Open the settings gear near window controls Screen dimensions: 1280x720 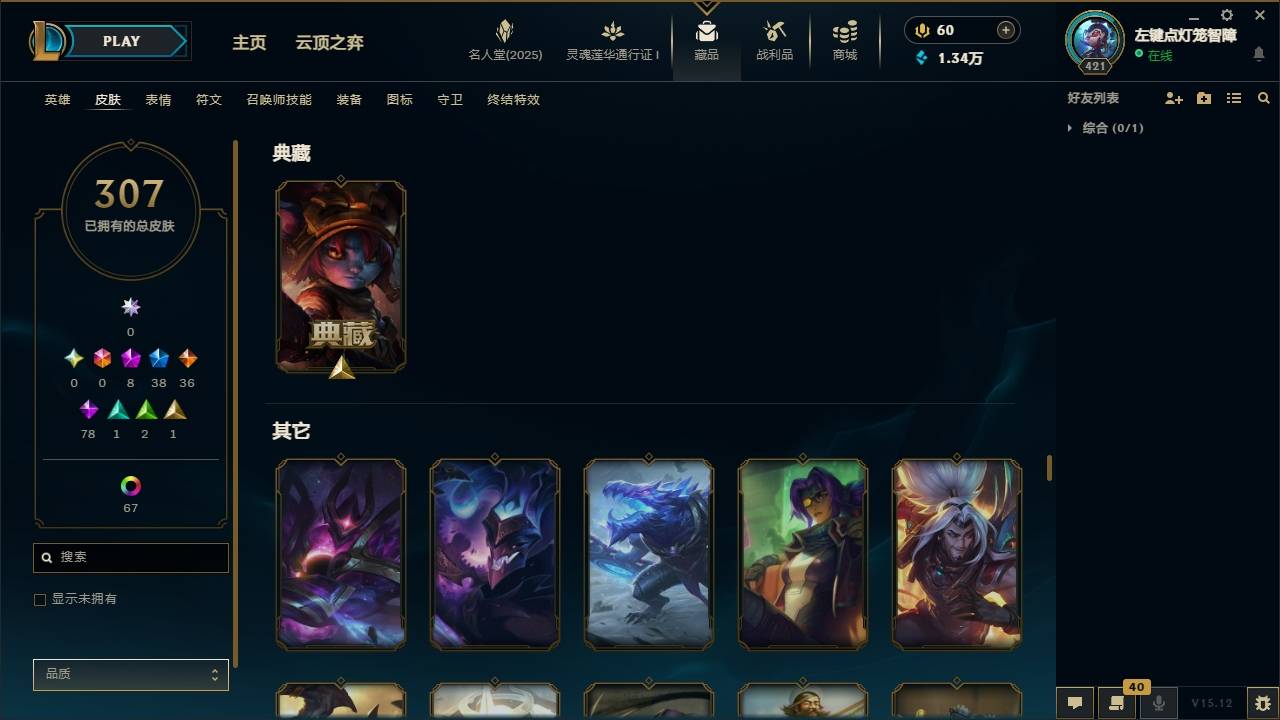click(x=1226, y=15)
